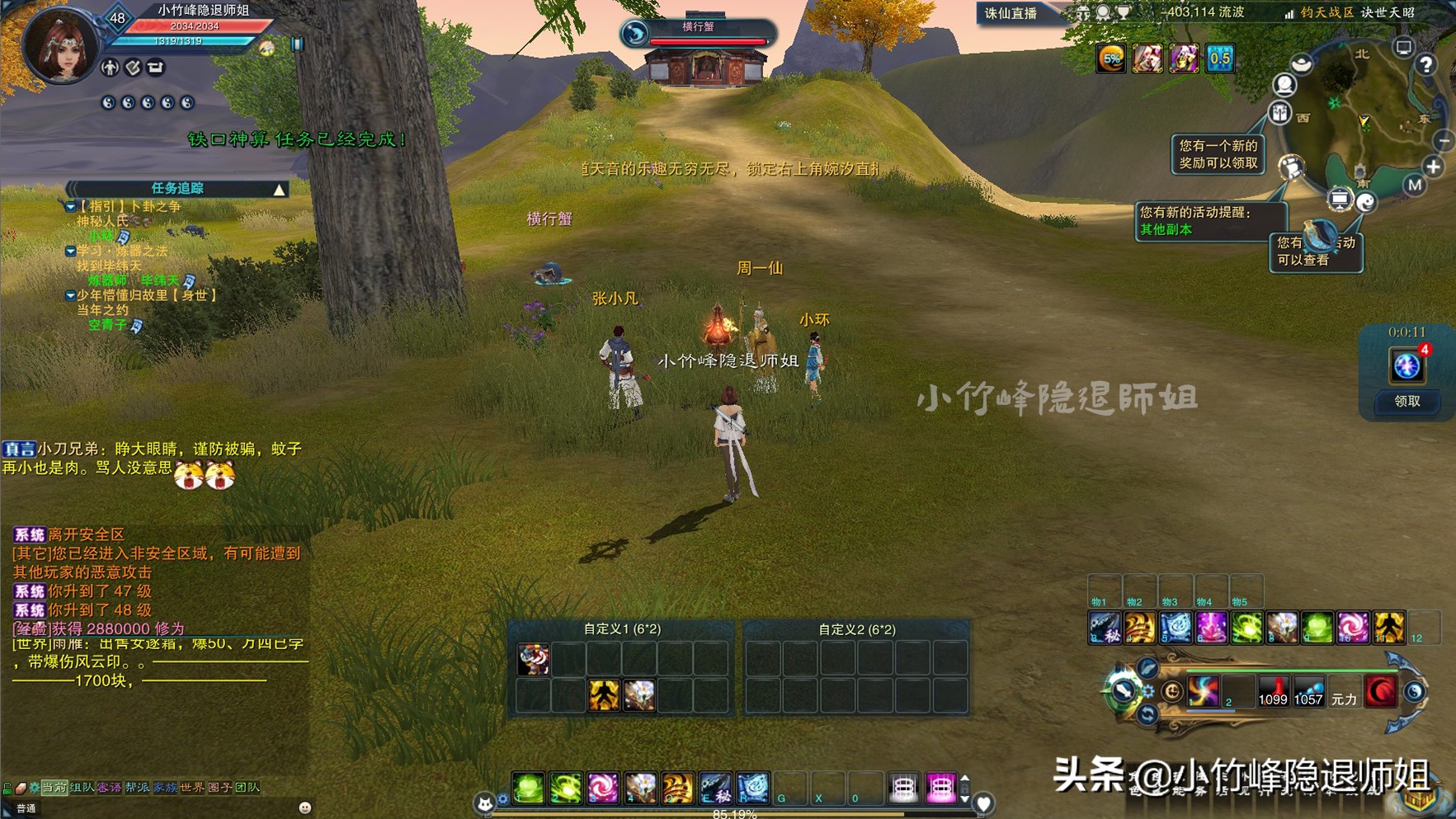
Task: Use the red potion showing 1099
Action: [x=1272, y=691]
